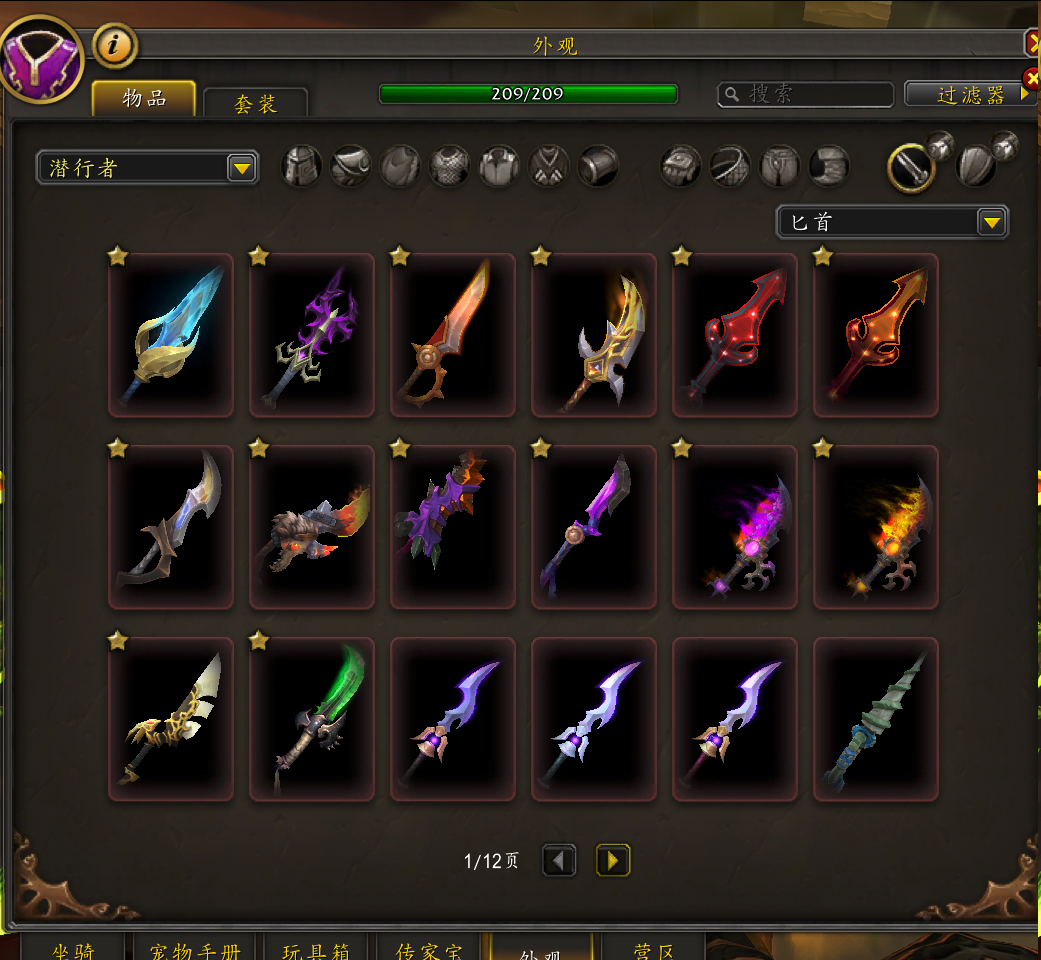The image size is (1041, 960).
Task: Open the 过滤器 filter menu
Action: (x=970, y=94)
